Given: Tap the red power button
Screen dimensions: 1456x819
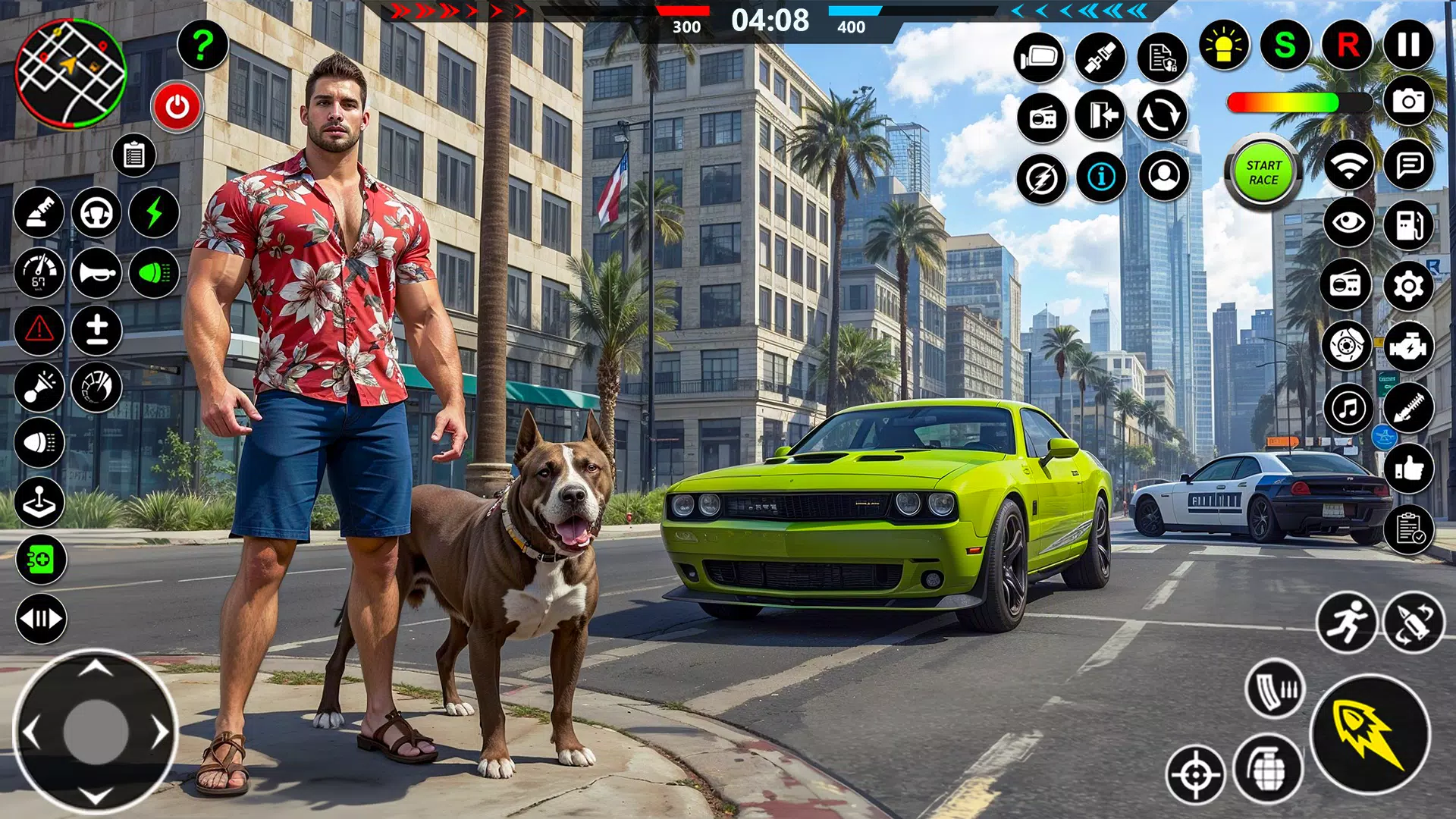Looking at the screenshot, I should pyautogui.click(x=177, y=107).
